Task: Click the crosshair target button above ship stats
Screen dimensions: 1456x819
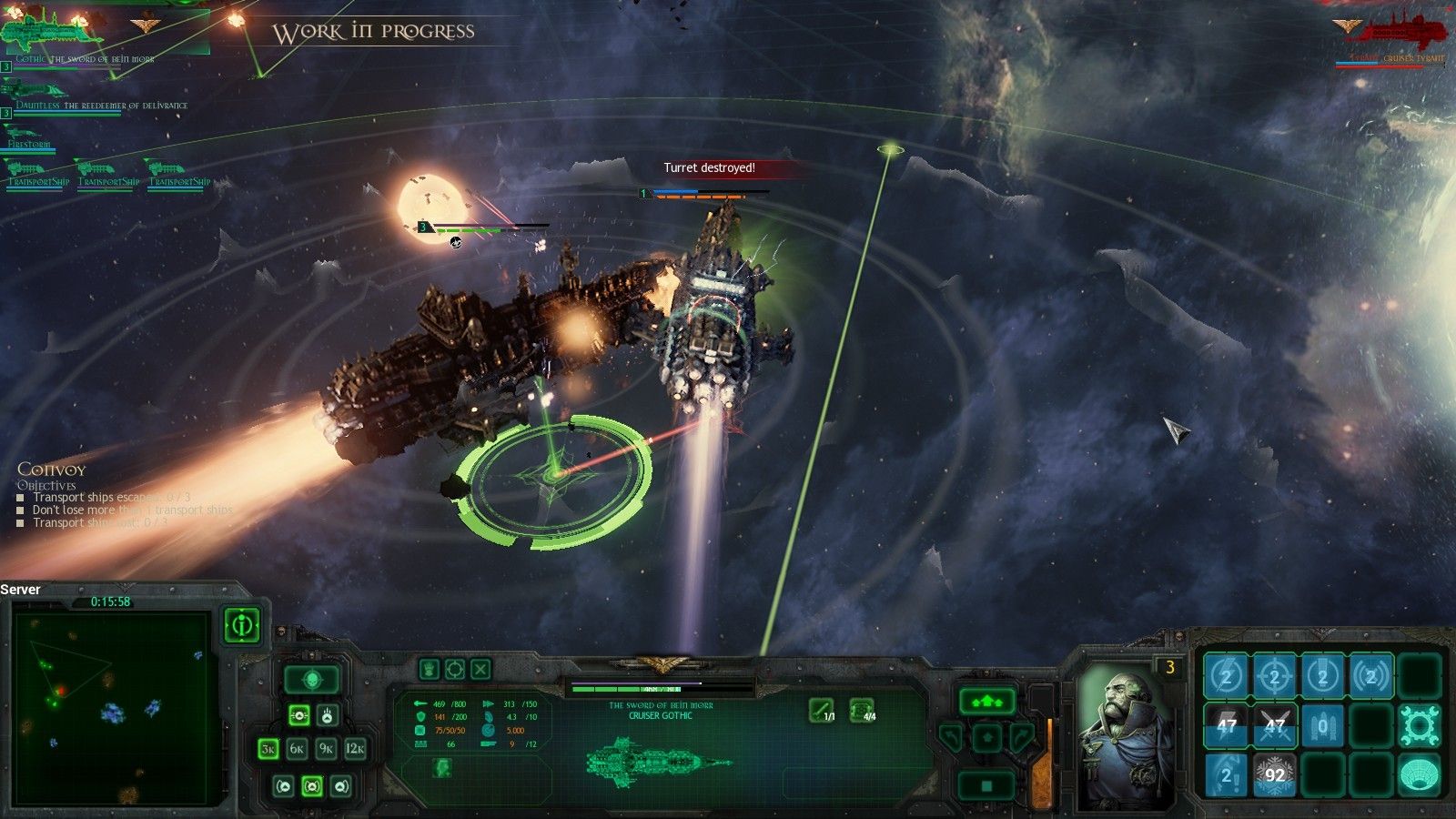Action: tap(454, 670)
